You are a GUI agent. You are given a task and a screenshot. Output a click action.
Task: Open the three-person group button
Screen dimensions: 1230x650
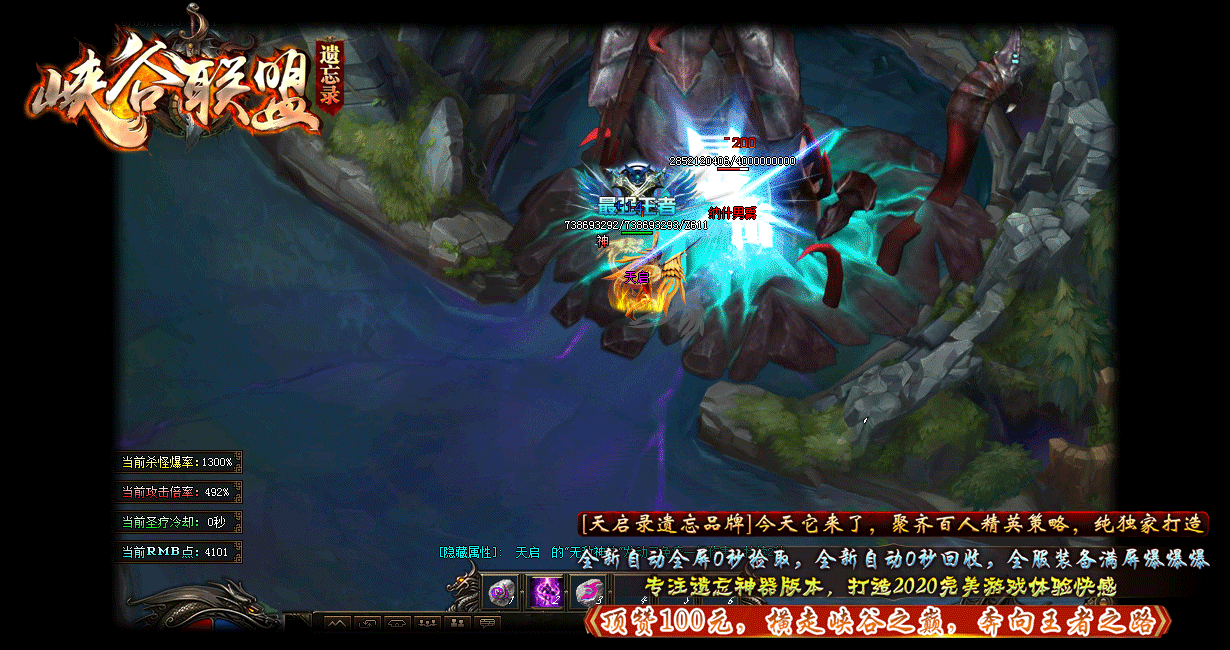pos(427,624)
